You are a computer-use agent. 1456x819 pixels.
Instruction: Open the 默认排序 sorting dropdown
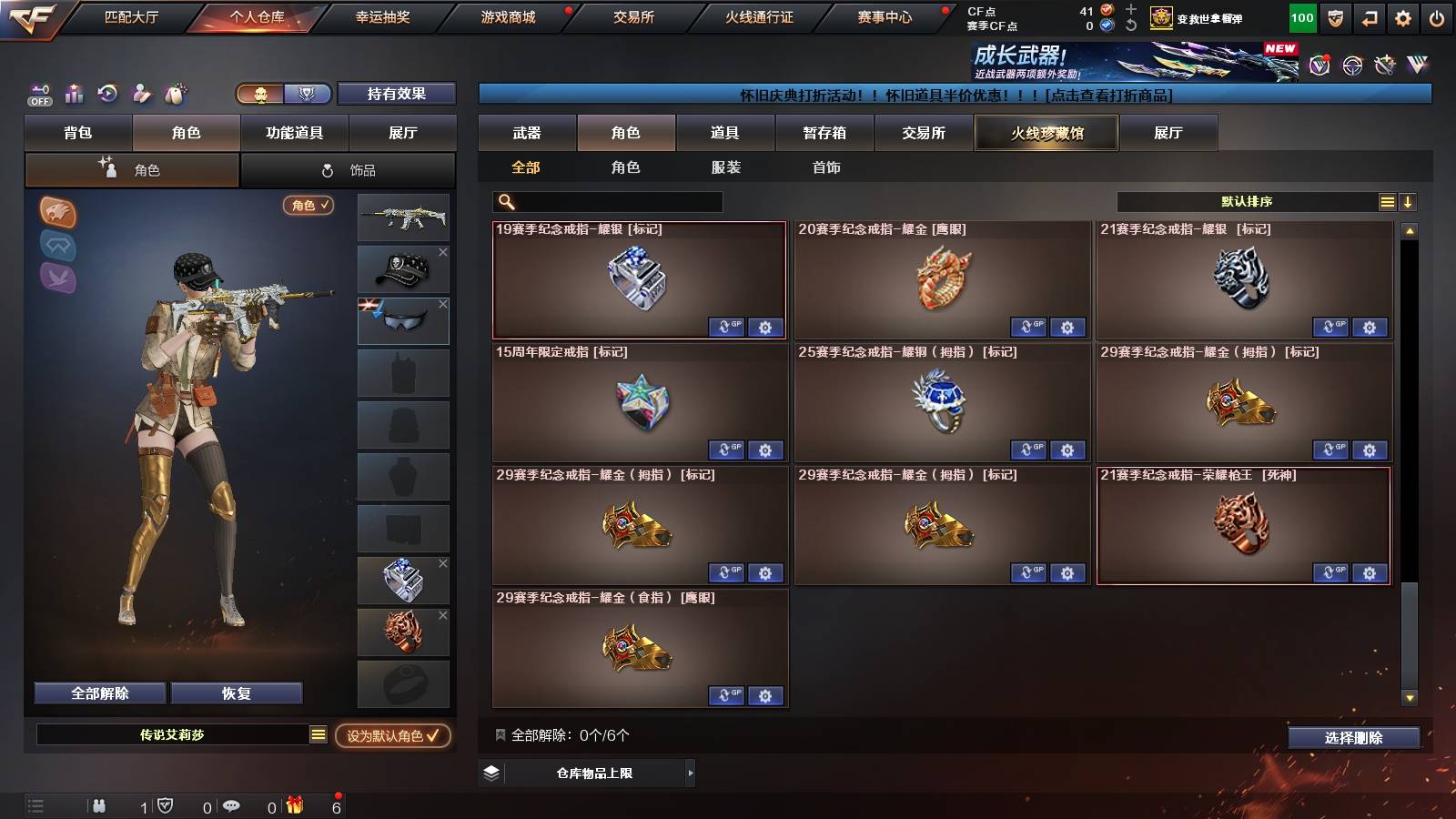(x=1247, y=201)
